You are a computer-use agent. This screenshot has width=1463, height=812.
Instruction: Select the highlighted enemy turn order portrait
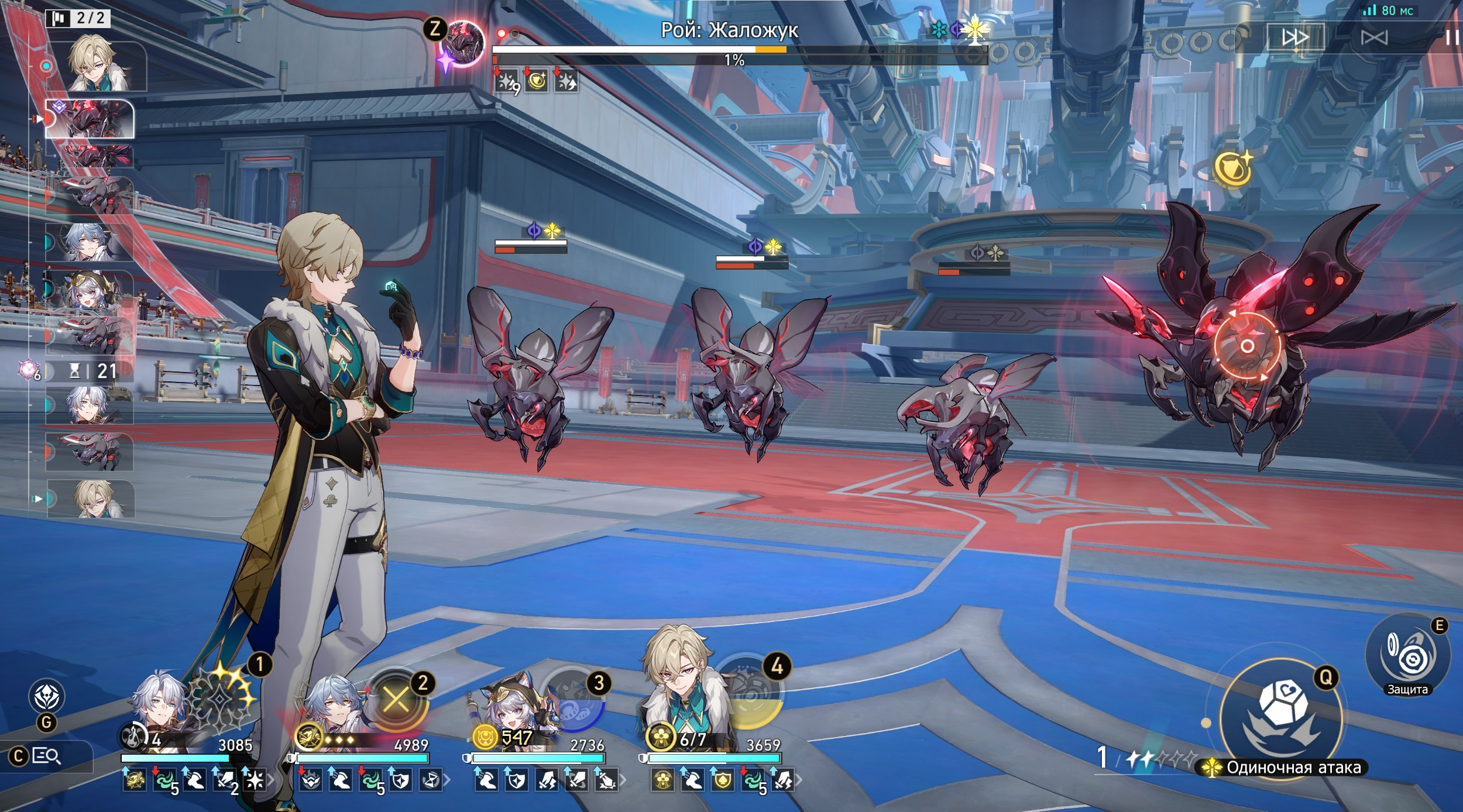(x=91, y=119)
